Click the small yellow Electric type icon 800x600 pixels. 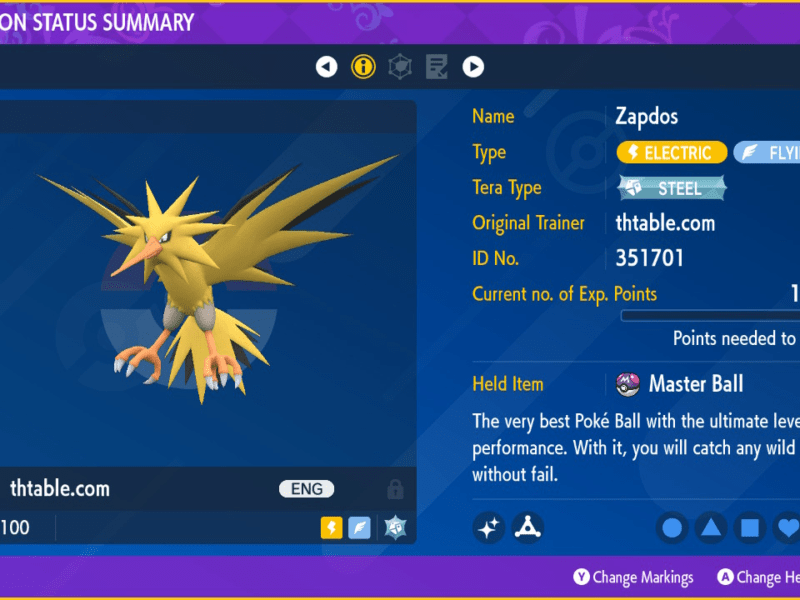pyautogui.click(x=332, y=528)
